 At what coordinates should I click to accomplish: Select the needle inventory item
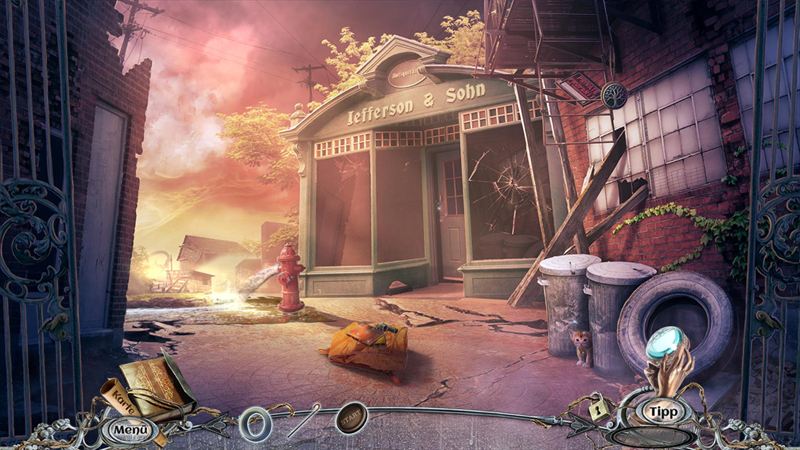pos(304,420)
